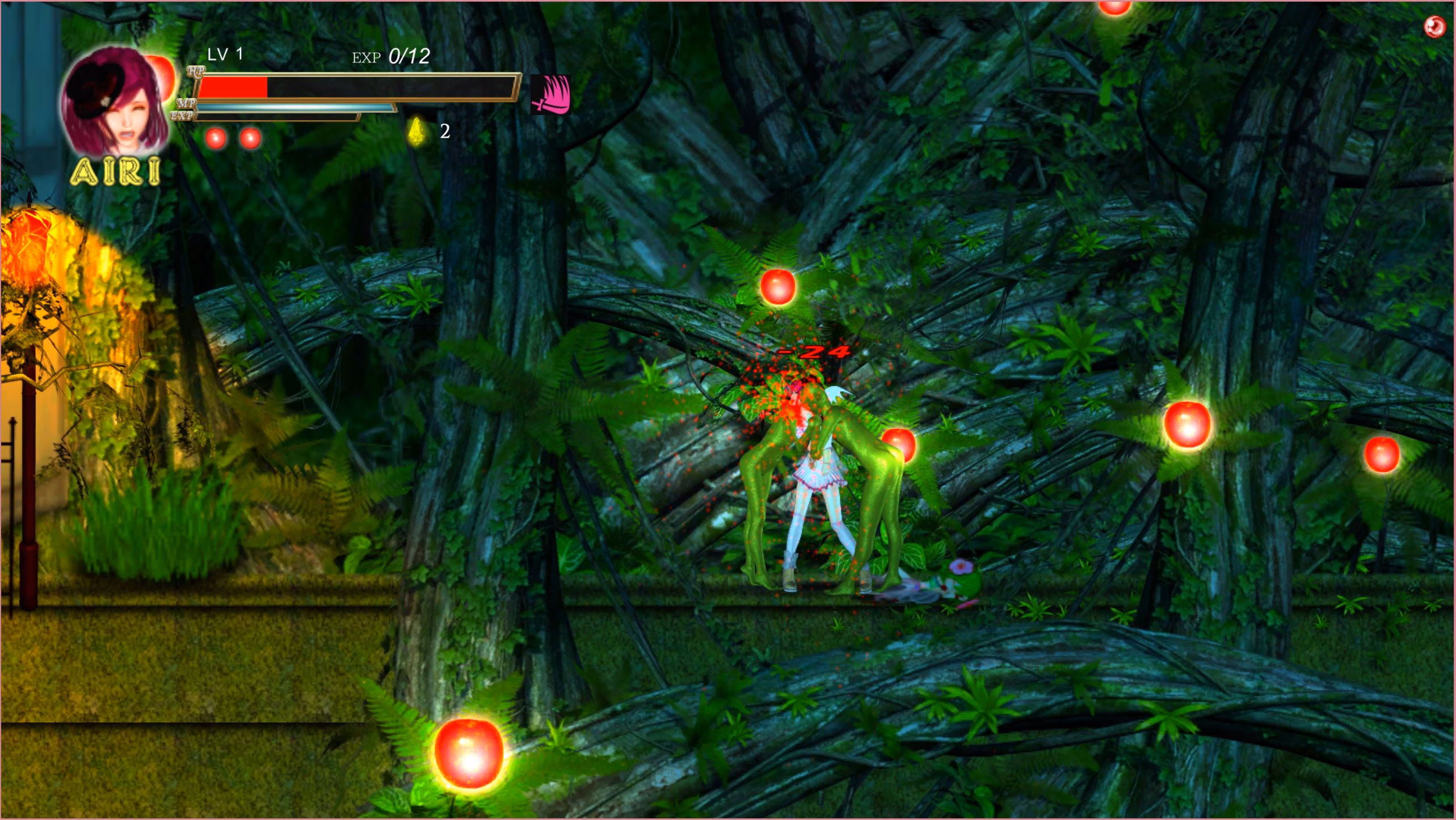1456x820 pixels.
Task: Click the gem count number 2
Action: pos(444,131)
